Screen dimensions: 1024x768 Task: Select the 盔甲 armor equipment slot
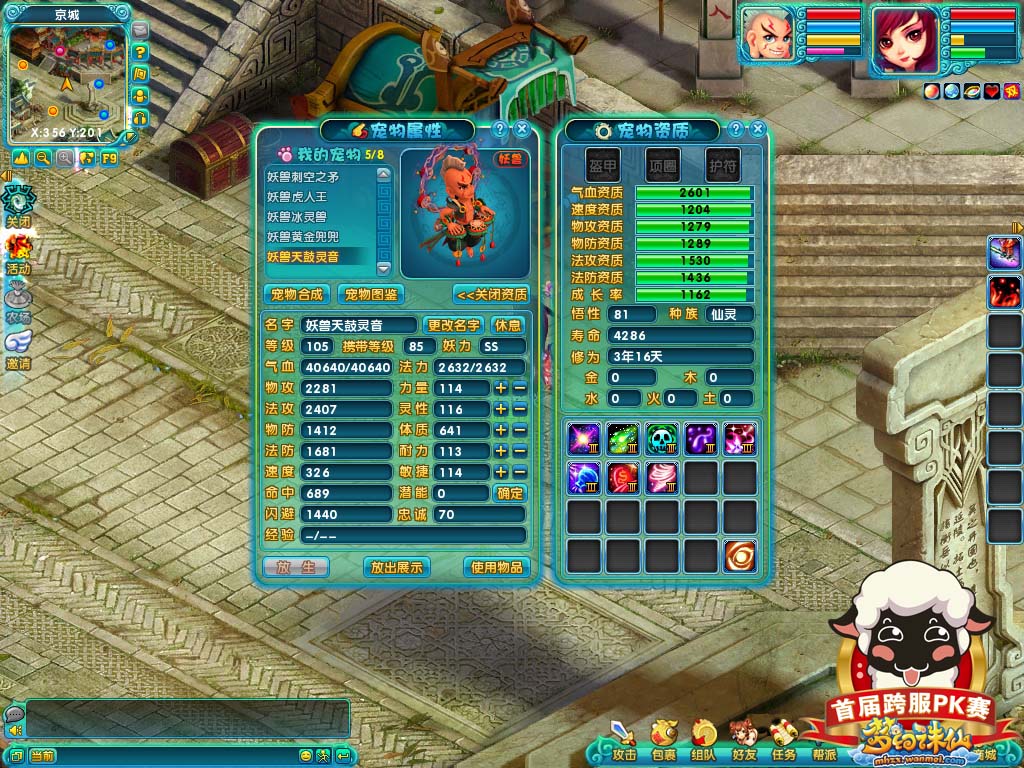coord(602,165)
